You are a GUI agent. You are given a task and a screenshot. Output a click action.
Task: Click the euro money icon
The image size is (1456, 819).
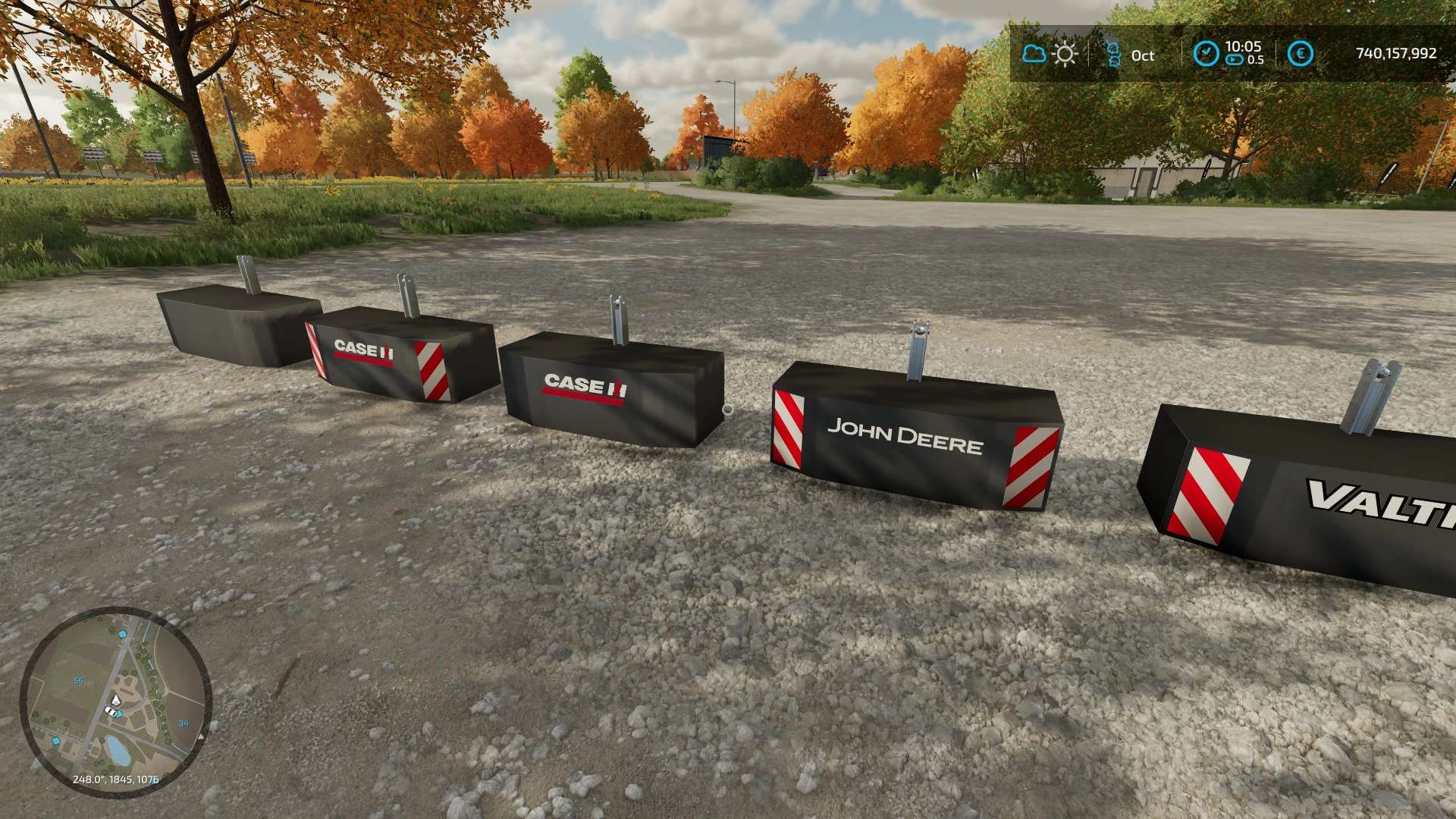(x=1301, y=54)
